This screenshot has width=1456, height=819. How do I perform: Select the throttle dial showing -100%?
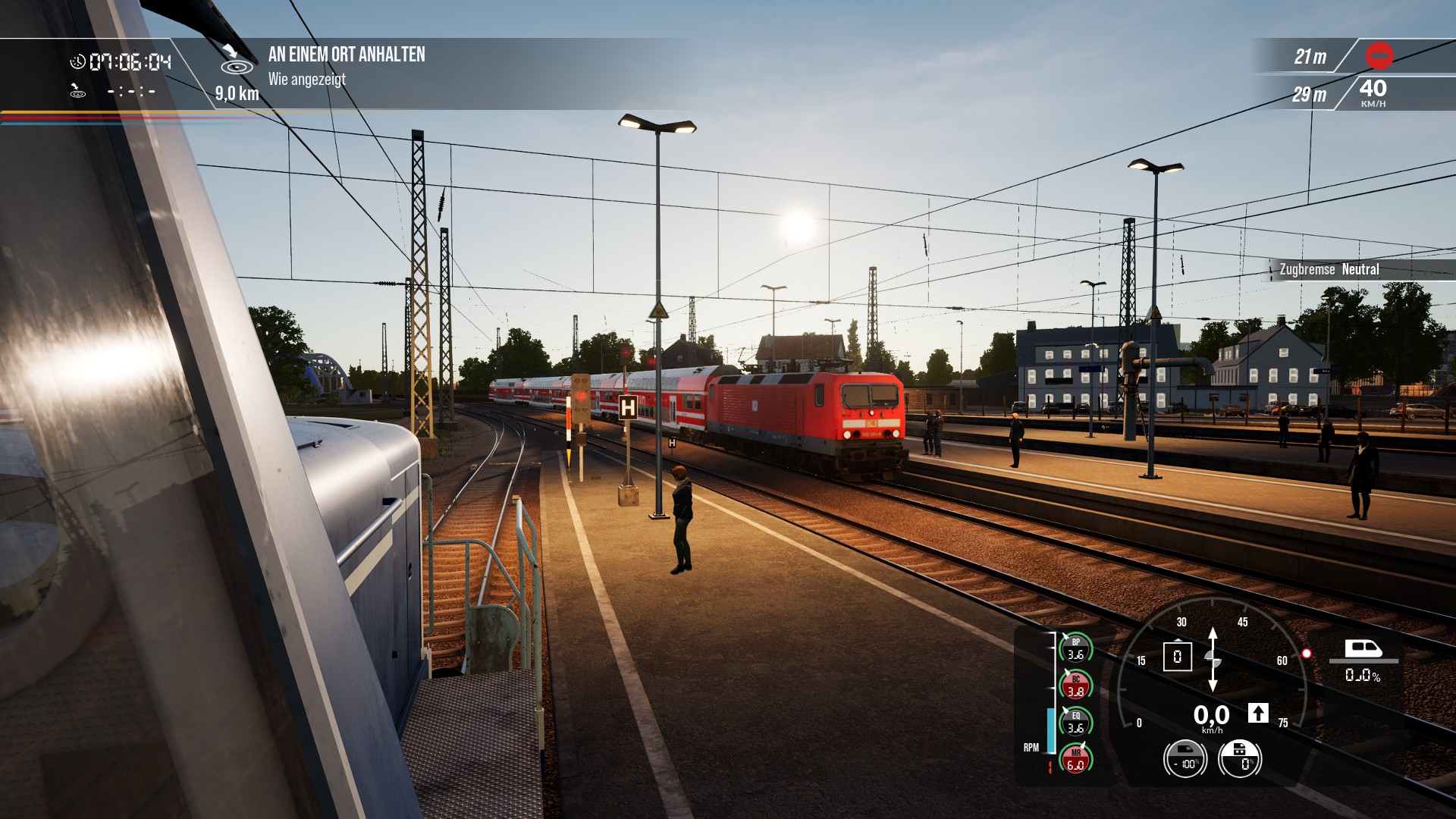tap(1185, 758)
